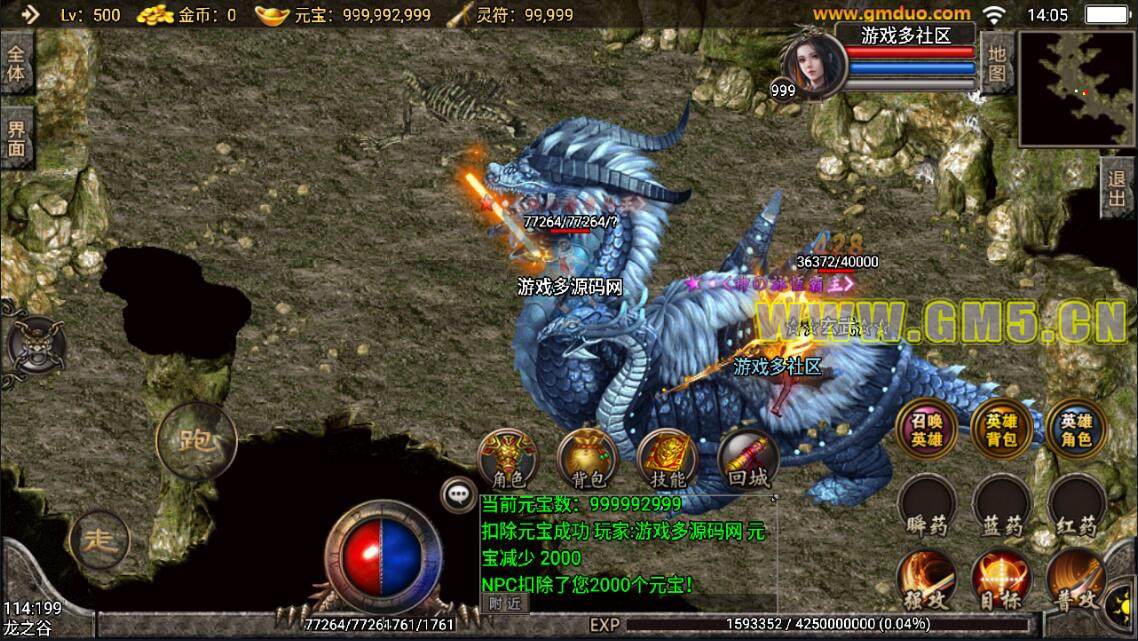Use the 瞬药 instant potion slot

(926, 505)
